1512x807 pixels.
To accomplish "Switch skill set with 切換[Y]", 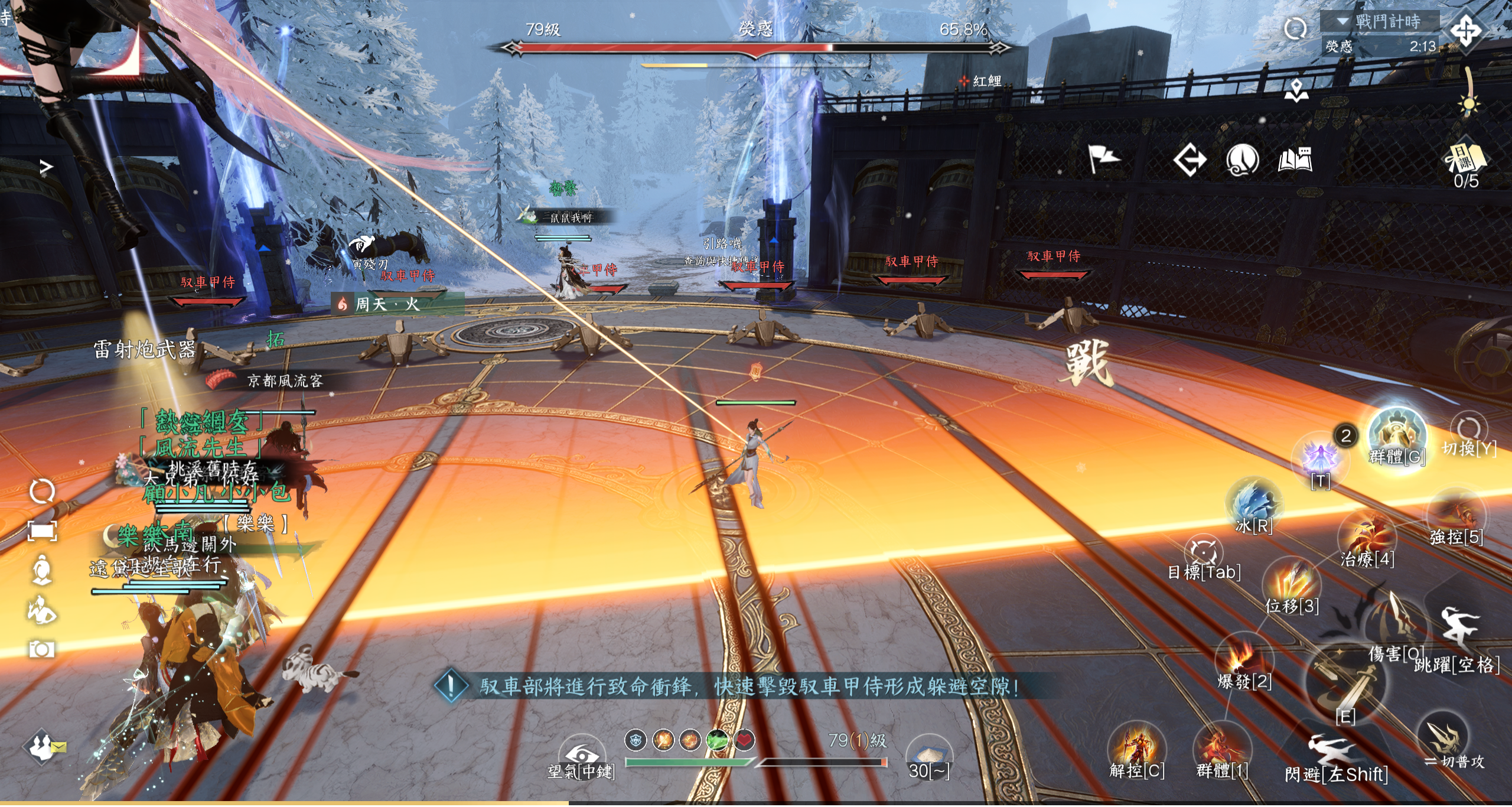I will pos(1469,429).
